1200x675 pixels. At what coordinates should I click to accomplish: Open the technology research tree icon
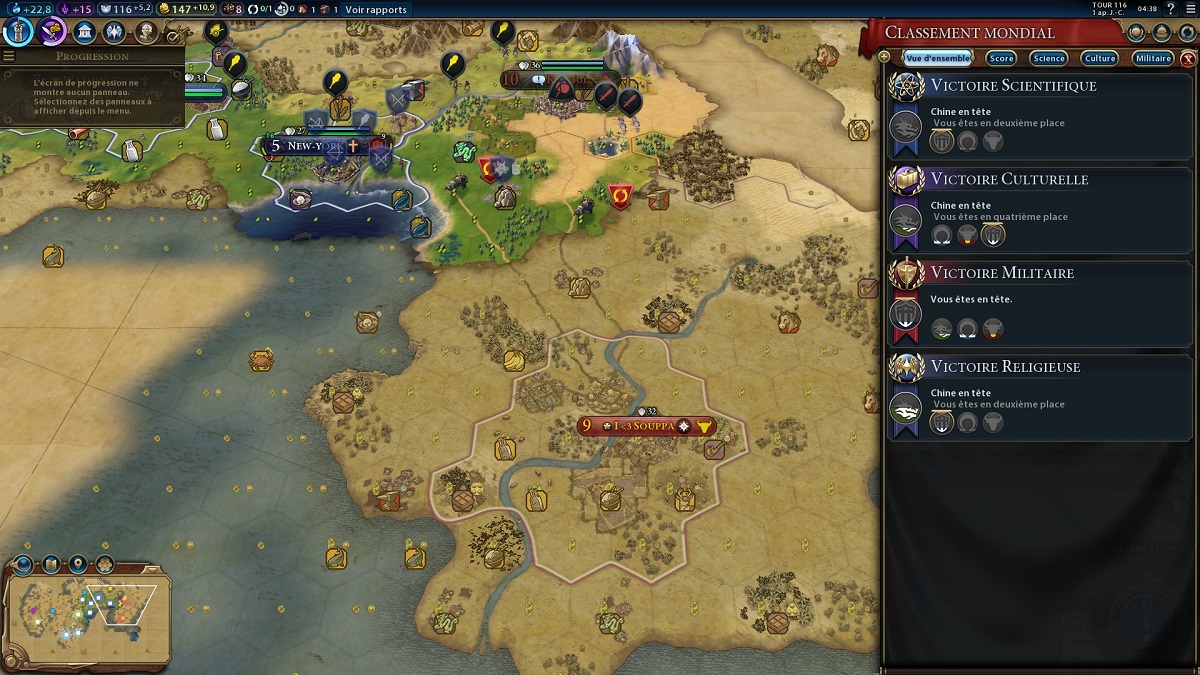18,31
